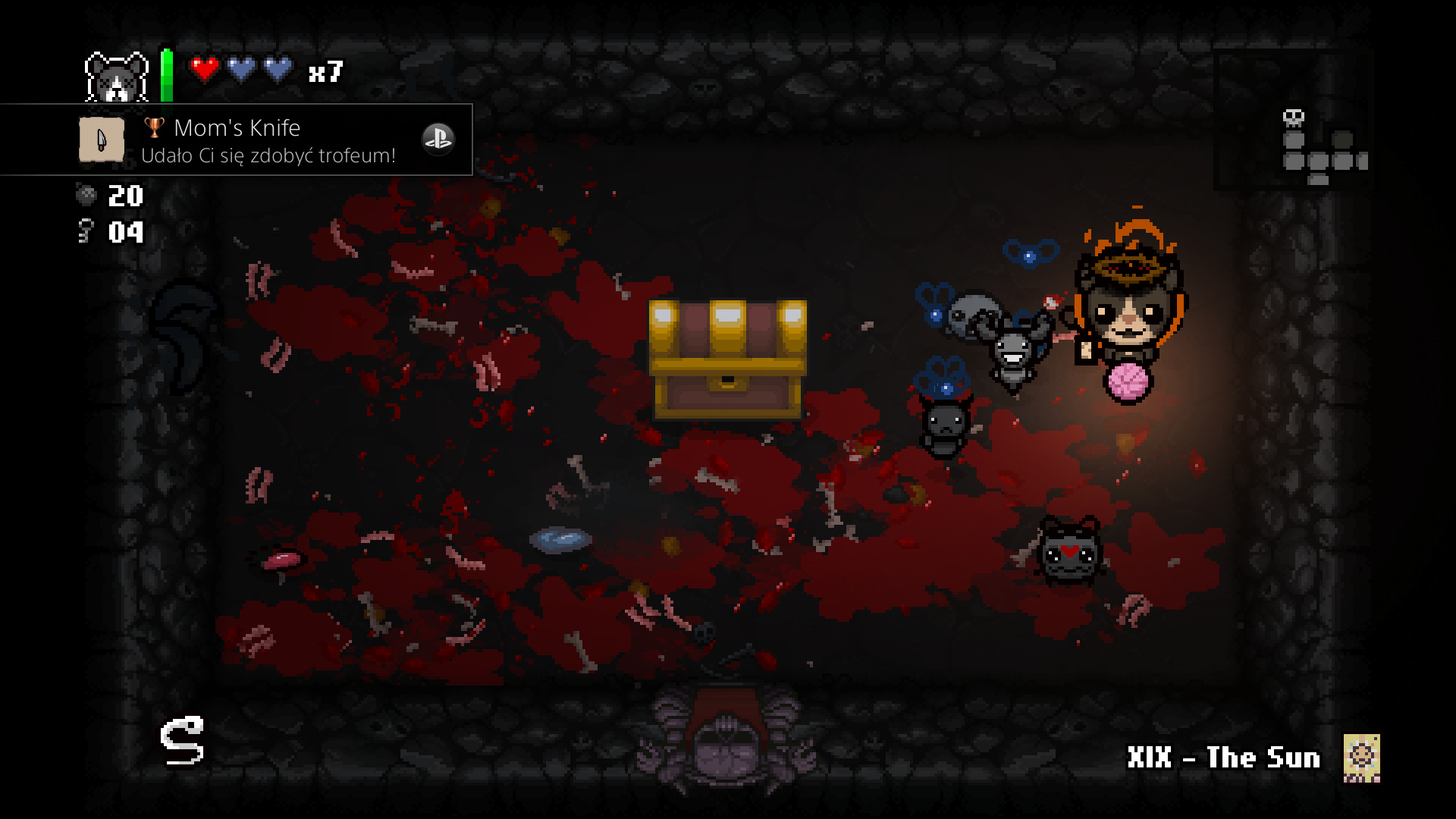Click the knife trophy thumbnail

click(x=102, y=140)
